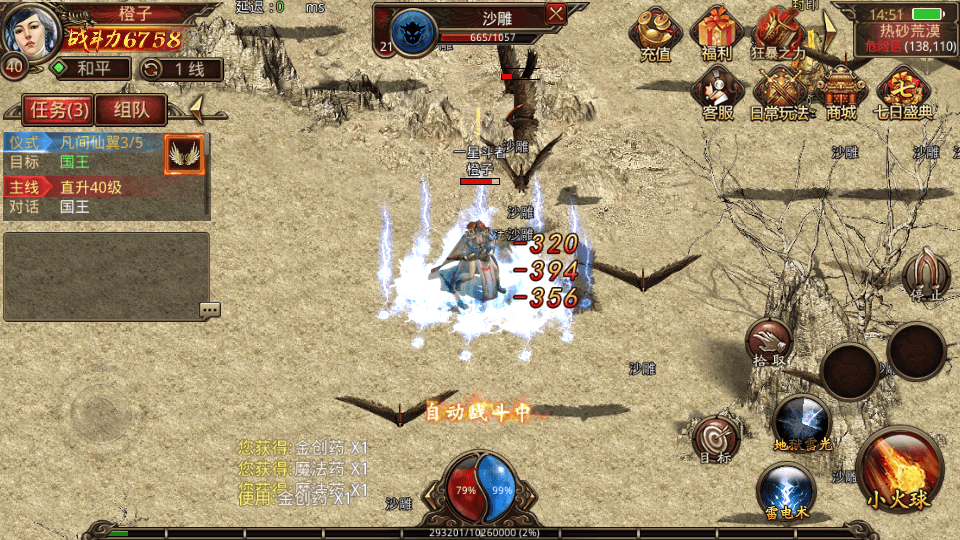Screen dimensions: 960x540
Task: Cast the 雷电术 lightning skill
Action: pyautogui.click(x=785, y=490)
